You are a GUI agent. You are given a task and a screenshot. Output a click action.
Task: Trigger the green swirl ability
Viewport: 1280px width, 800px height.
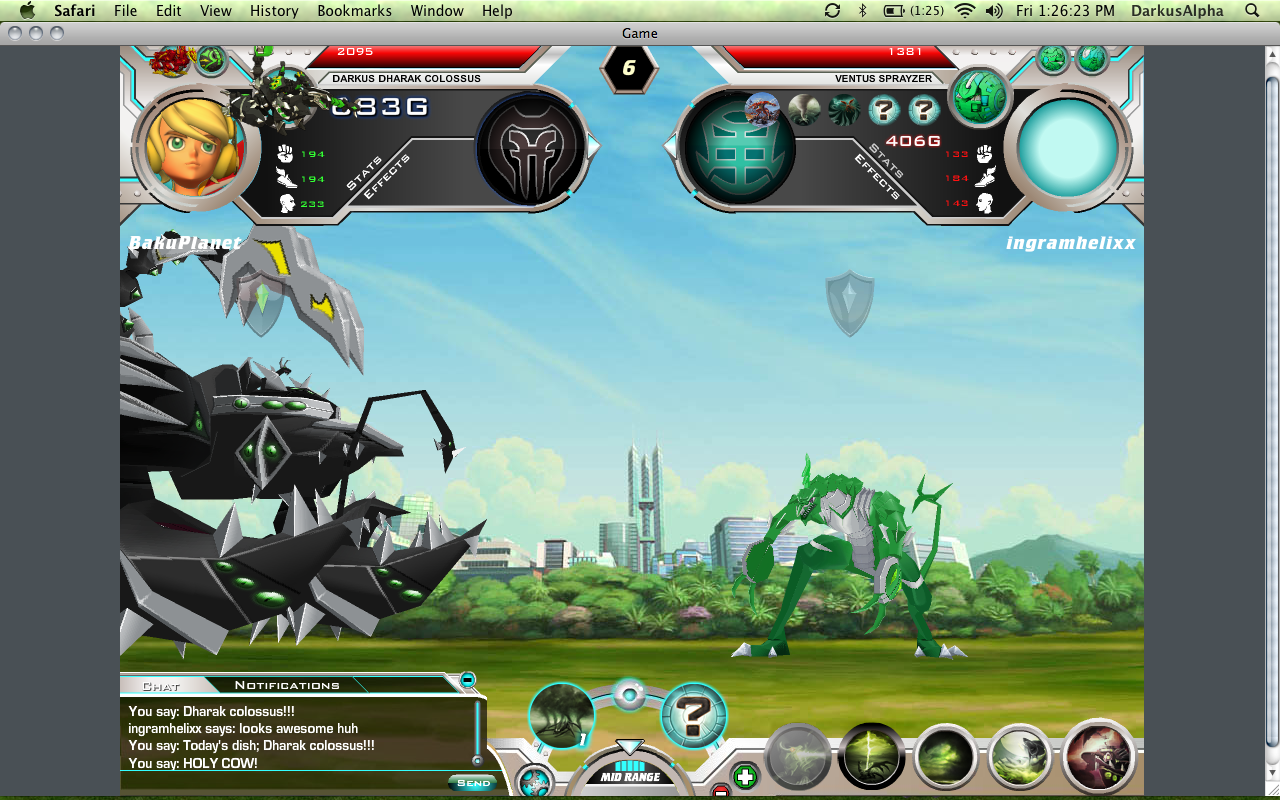pyautogui.click(x=945, y=757)
